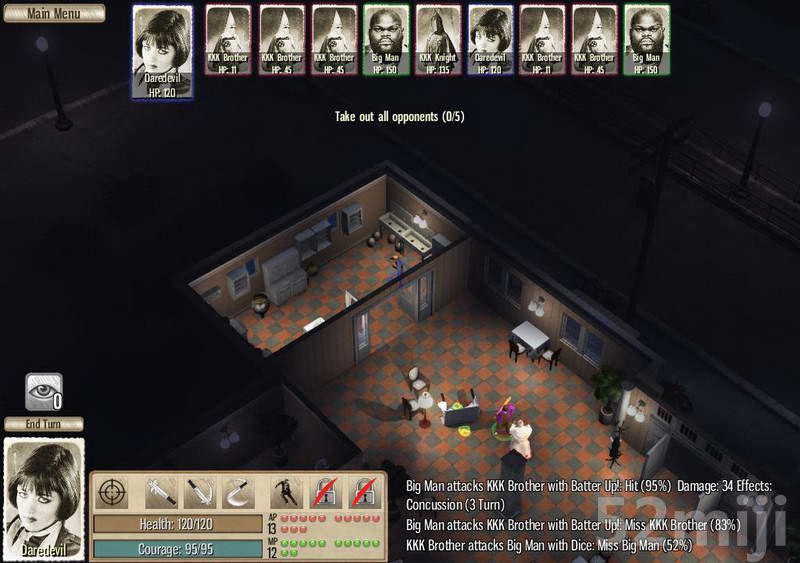
Task: Toggle the eye vision icon
Action: coord(43,391)
